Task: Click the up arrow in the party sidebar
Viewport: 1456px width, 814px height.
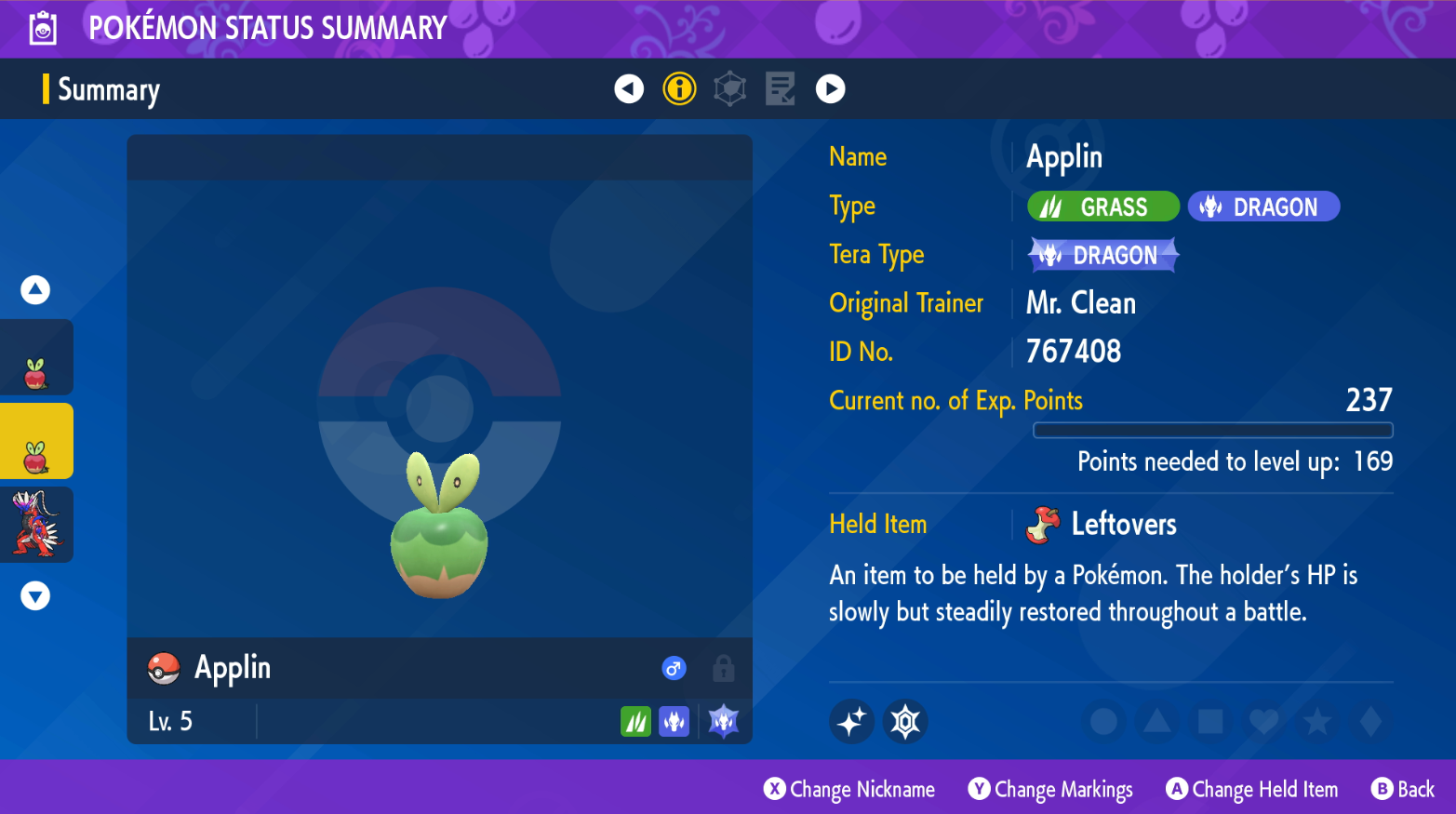Action: (35, 289)
